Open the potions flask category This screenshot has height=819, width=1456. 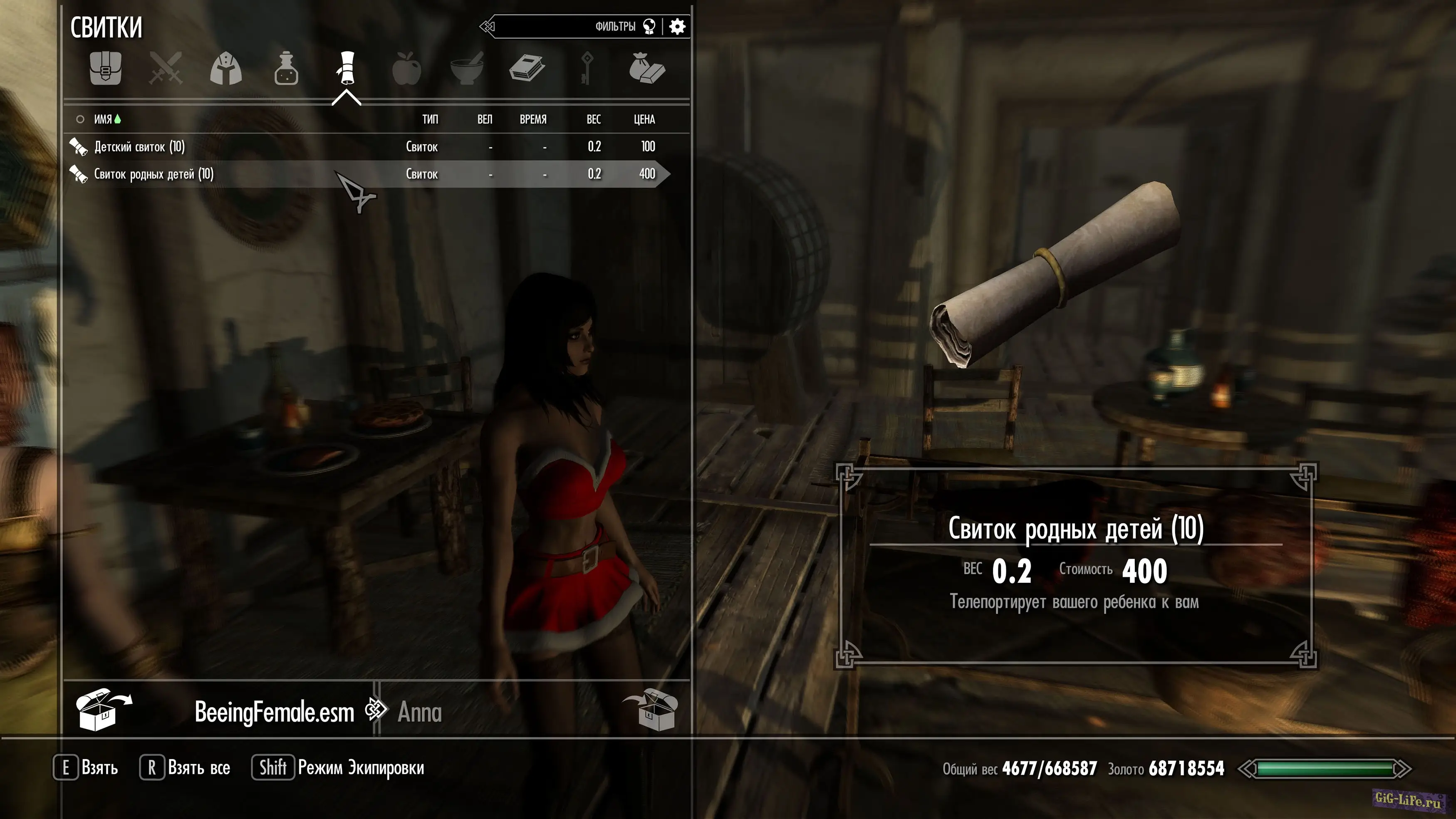[286, 69]
